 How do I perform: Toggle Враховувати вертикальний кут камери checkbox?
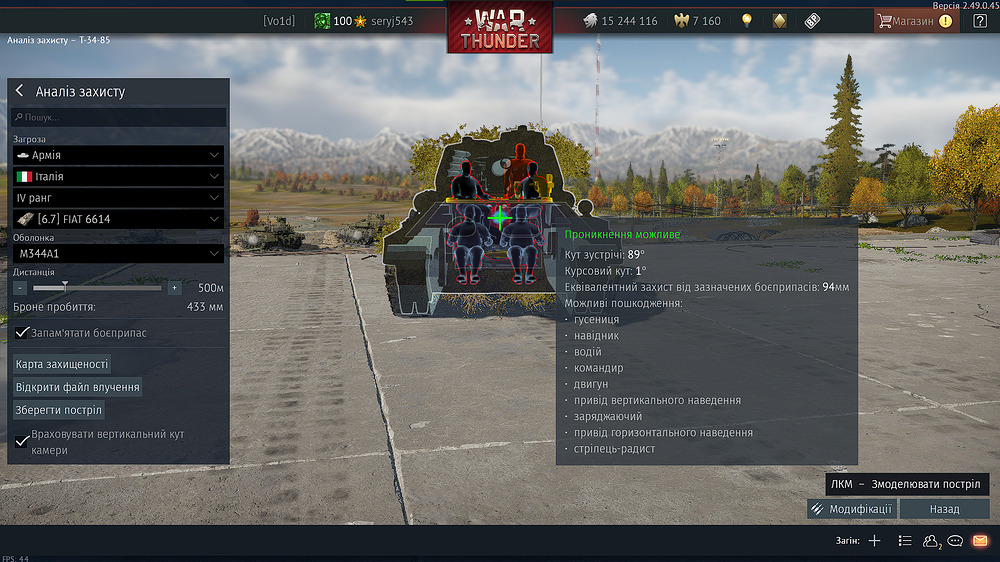click(22, 441)
